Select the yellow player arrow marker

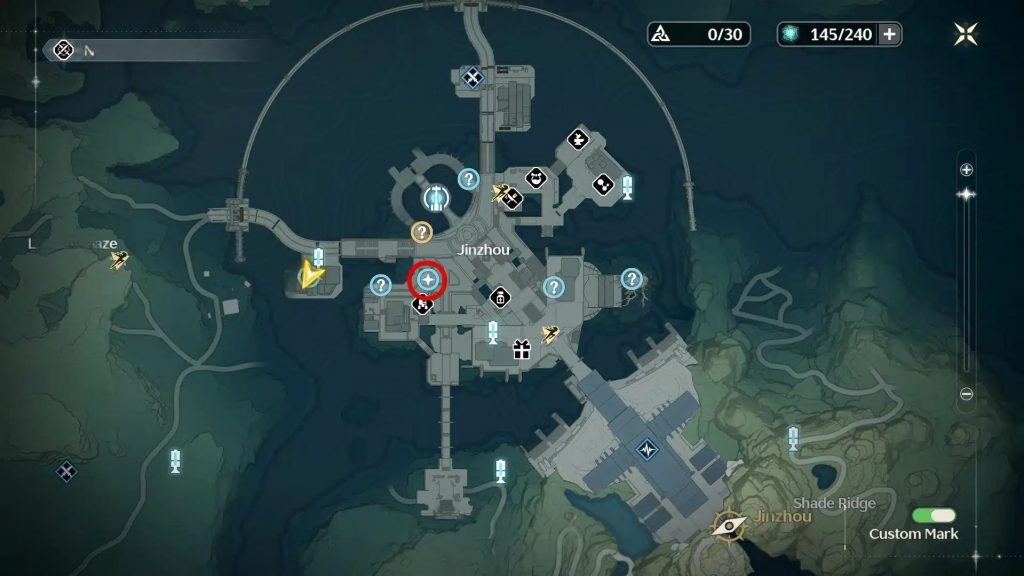click(x=314, y=271)
